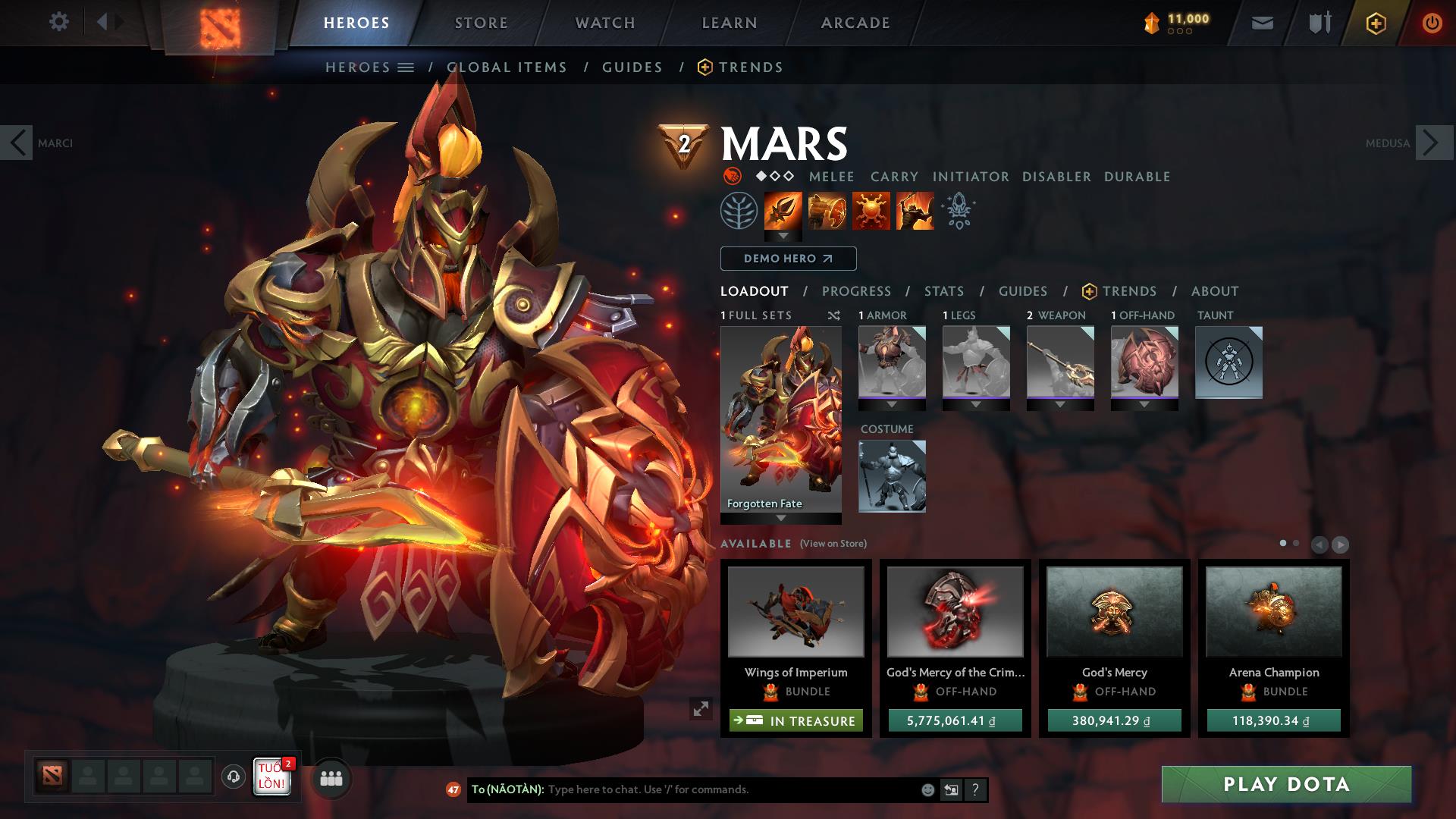The width and height of the screenshot is (1456, 819).
Task: Open the mail inbox envelope icon
Action: 1263,22
